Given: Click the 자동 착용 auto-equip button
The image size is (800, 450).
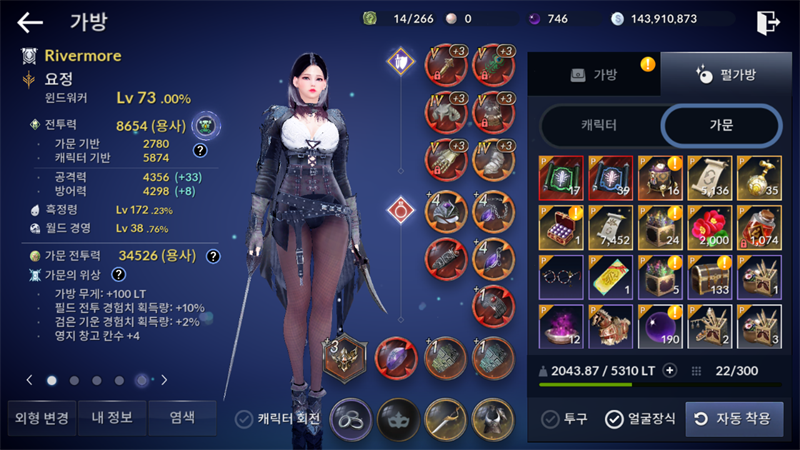Looking at the screenshot, I should coord(733,419).
